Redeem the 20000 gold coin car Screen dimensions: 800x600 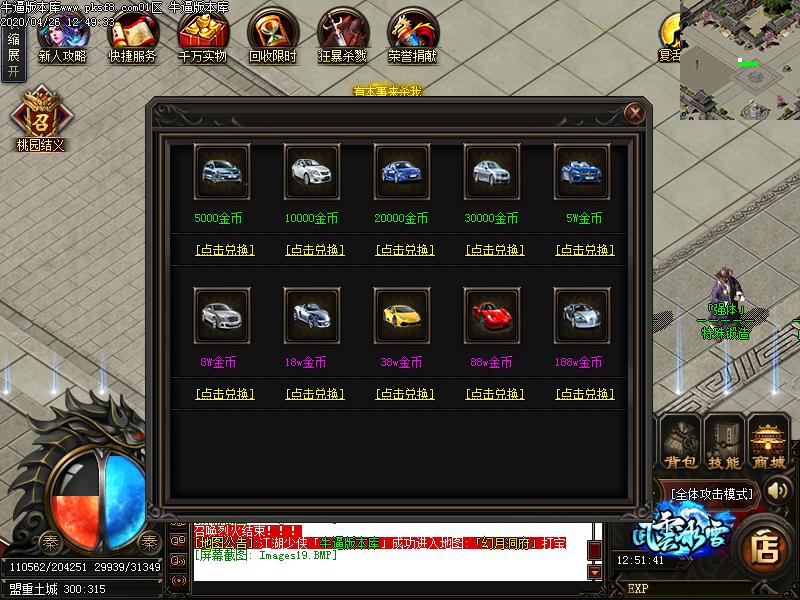pos(404,250)
